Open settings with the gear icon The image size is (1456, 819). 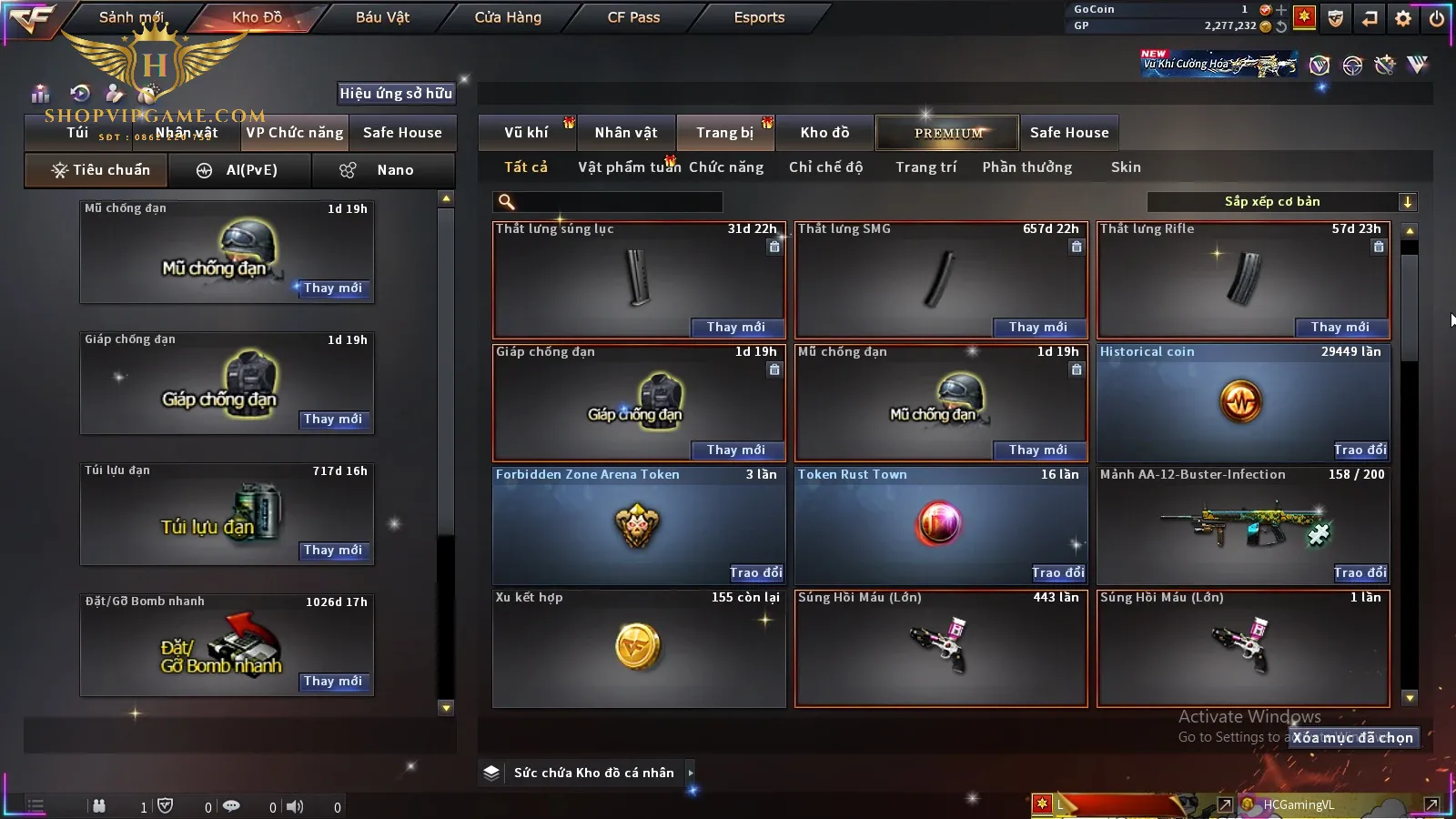pos(1403,18)
